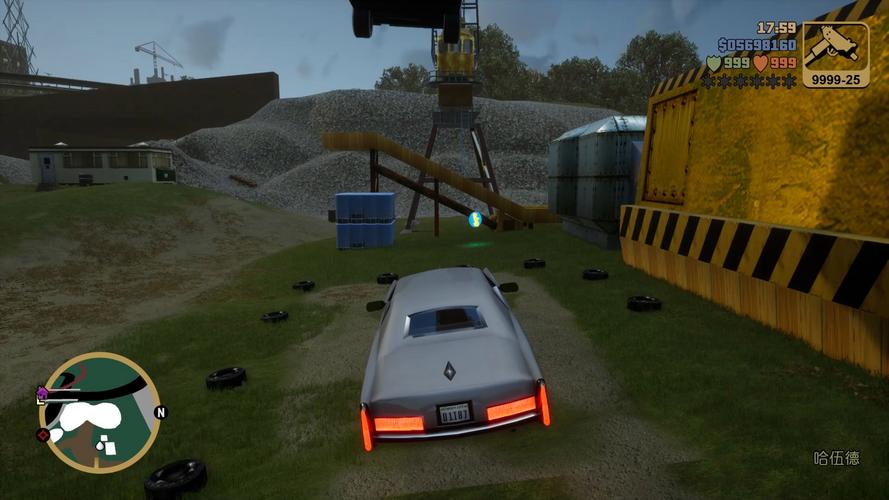Select the north compass marker on minimap
Viewport: 889px width, 500px height.
(x=160, y=412)
